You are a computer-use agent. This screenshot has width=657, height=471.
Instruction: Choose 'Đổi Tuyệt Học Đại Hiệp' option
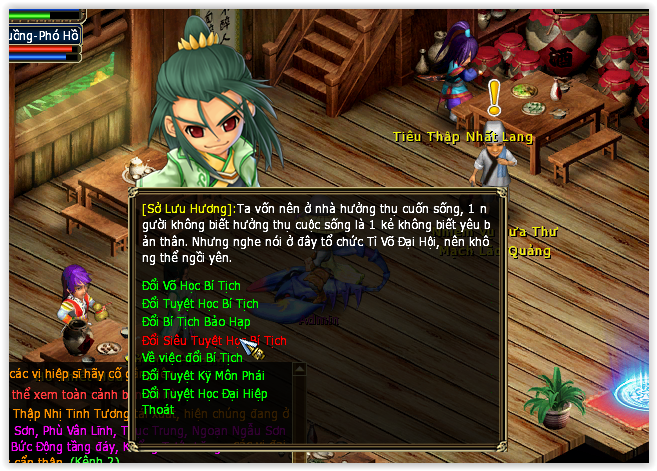206,393
